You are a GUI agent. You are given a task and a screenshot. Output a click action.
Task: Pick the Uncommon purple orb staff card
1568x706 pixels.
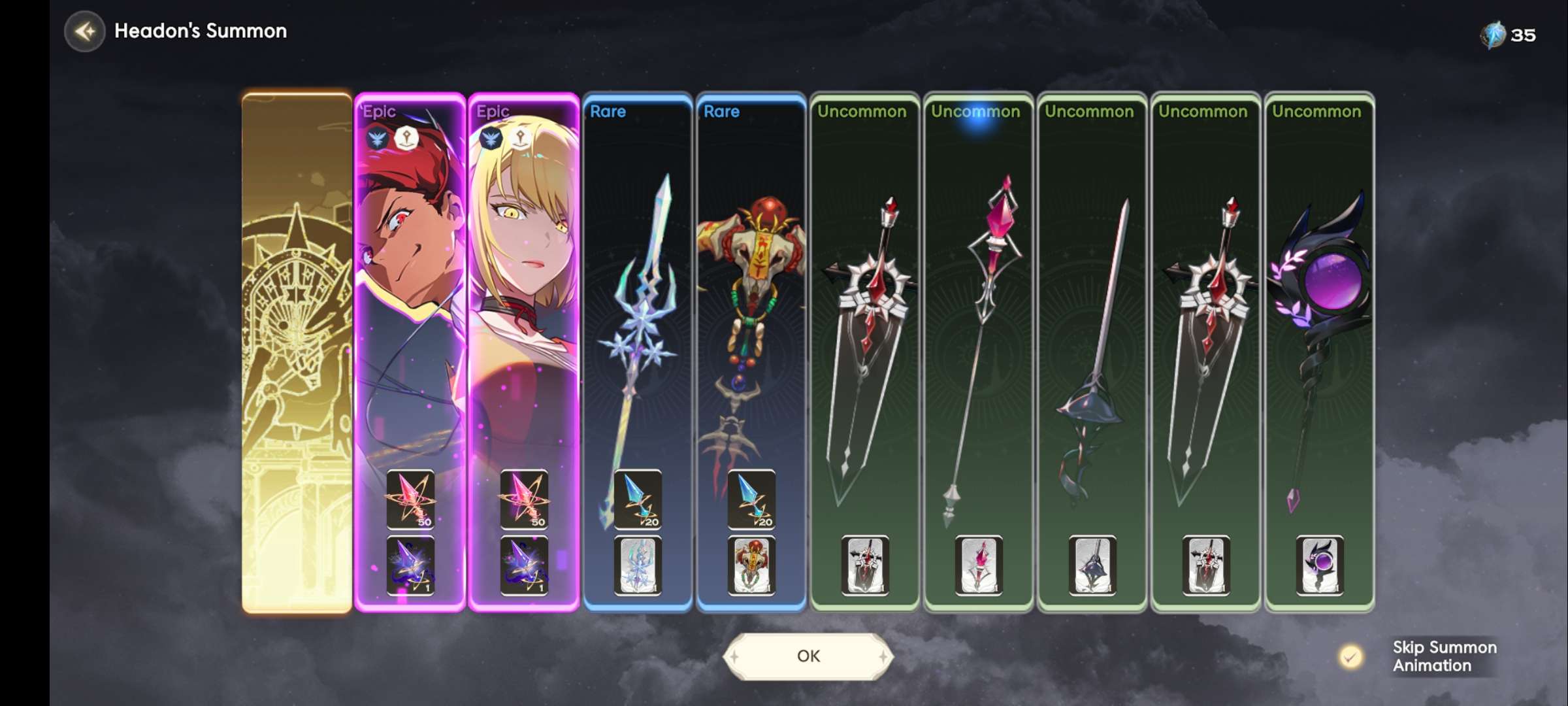pos(1320,327)
